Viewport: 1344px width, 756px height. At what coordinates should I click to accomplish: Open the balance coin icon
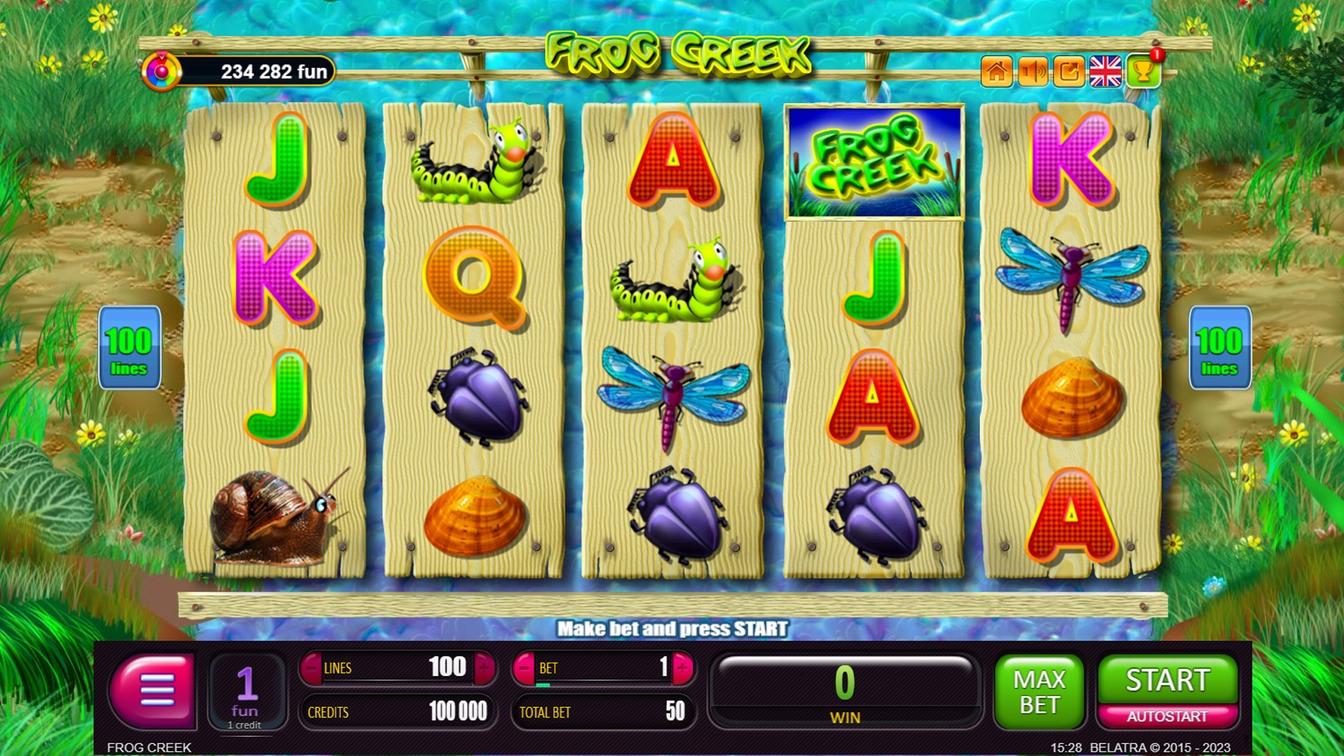pos(160,72)
